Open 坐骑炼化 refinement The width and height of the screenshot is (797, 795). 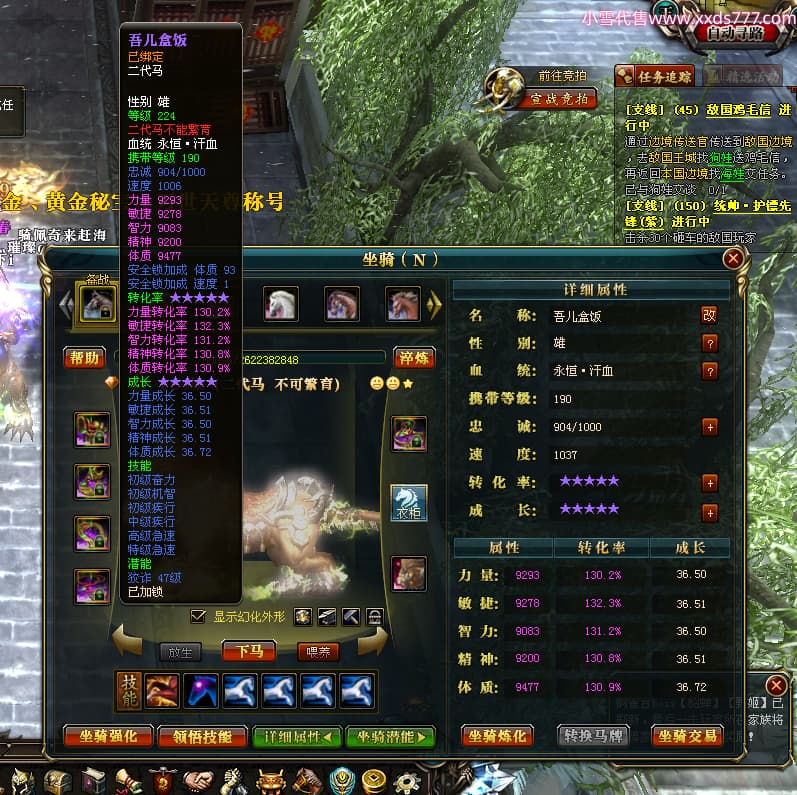tap(497, 737)
